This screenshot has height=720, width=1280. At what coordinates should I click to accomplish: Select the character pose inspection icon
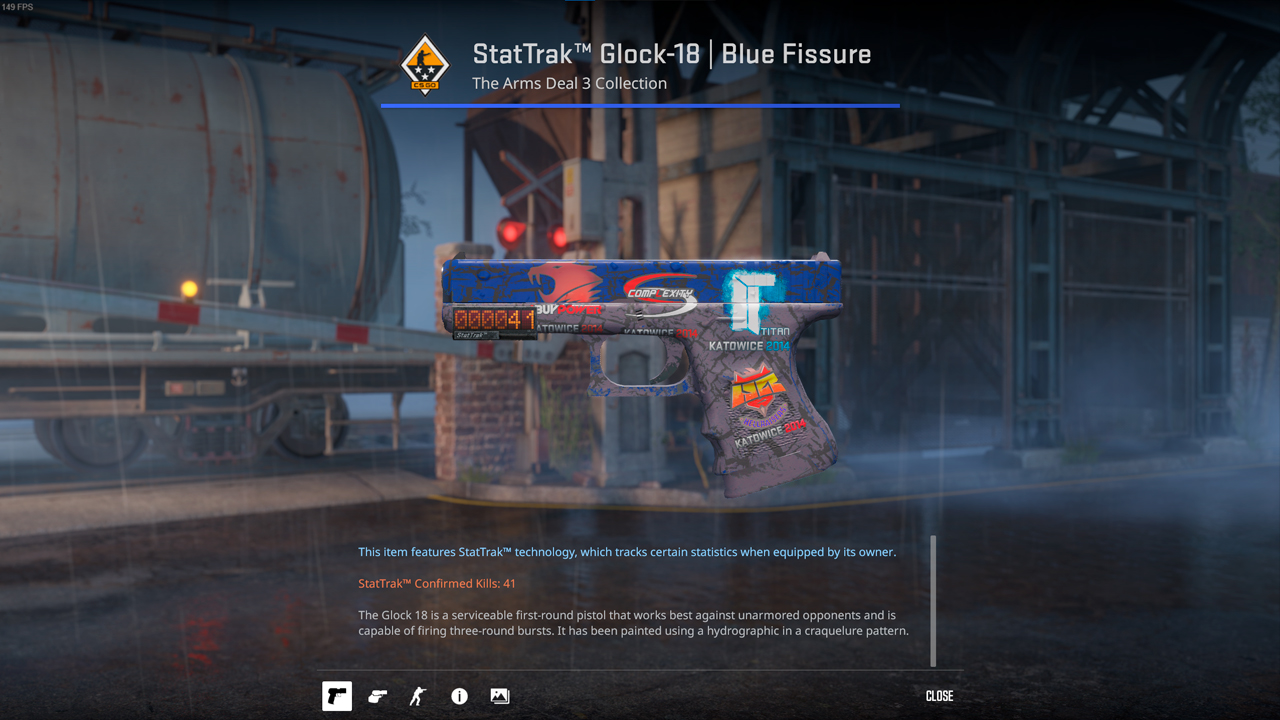[417, 696]
